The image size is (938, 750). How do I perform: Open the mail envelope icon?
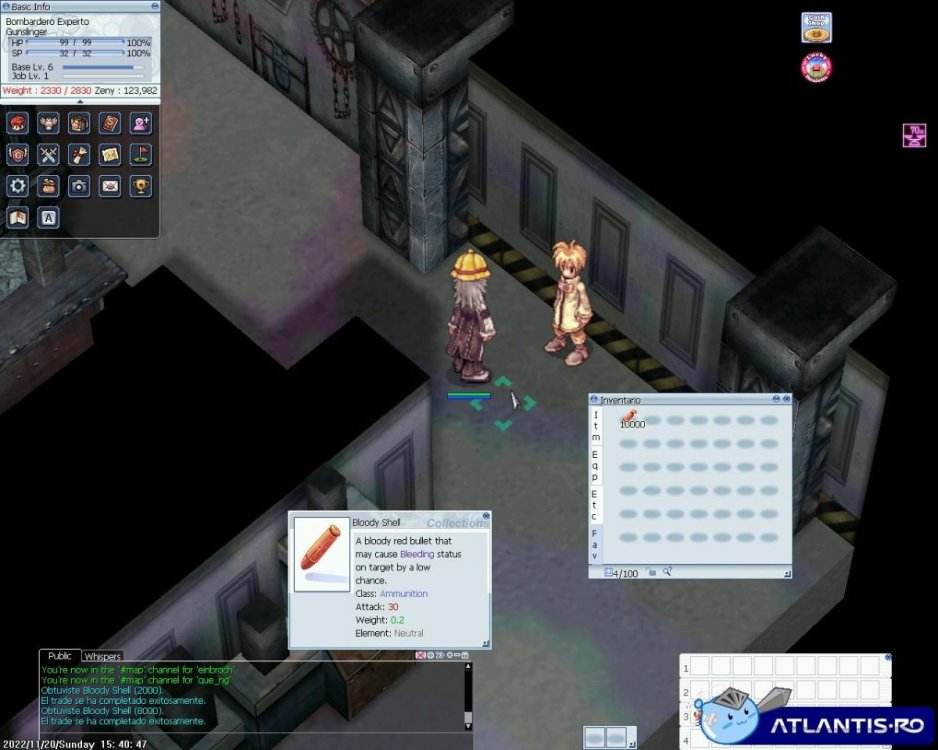(x=110, y=186)
